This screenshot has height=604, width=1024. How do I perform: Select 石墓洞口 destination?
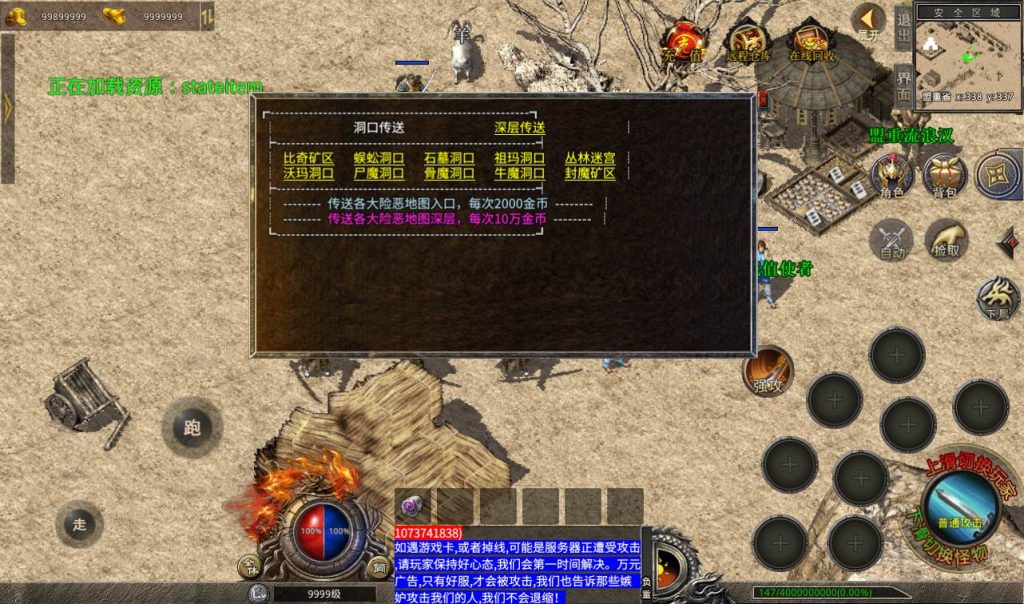(x=449, y=158)
